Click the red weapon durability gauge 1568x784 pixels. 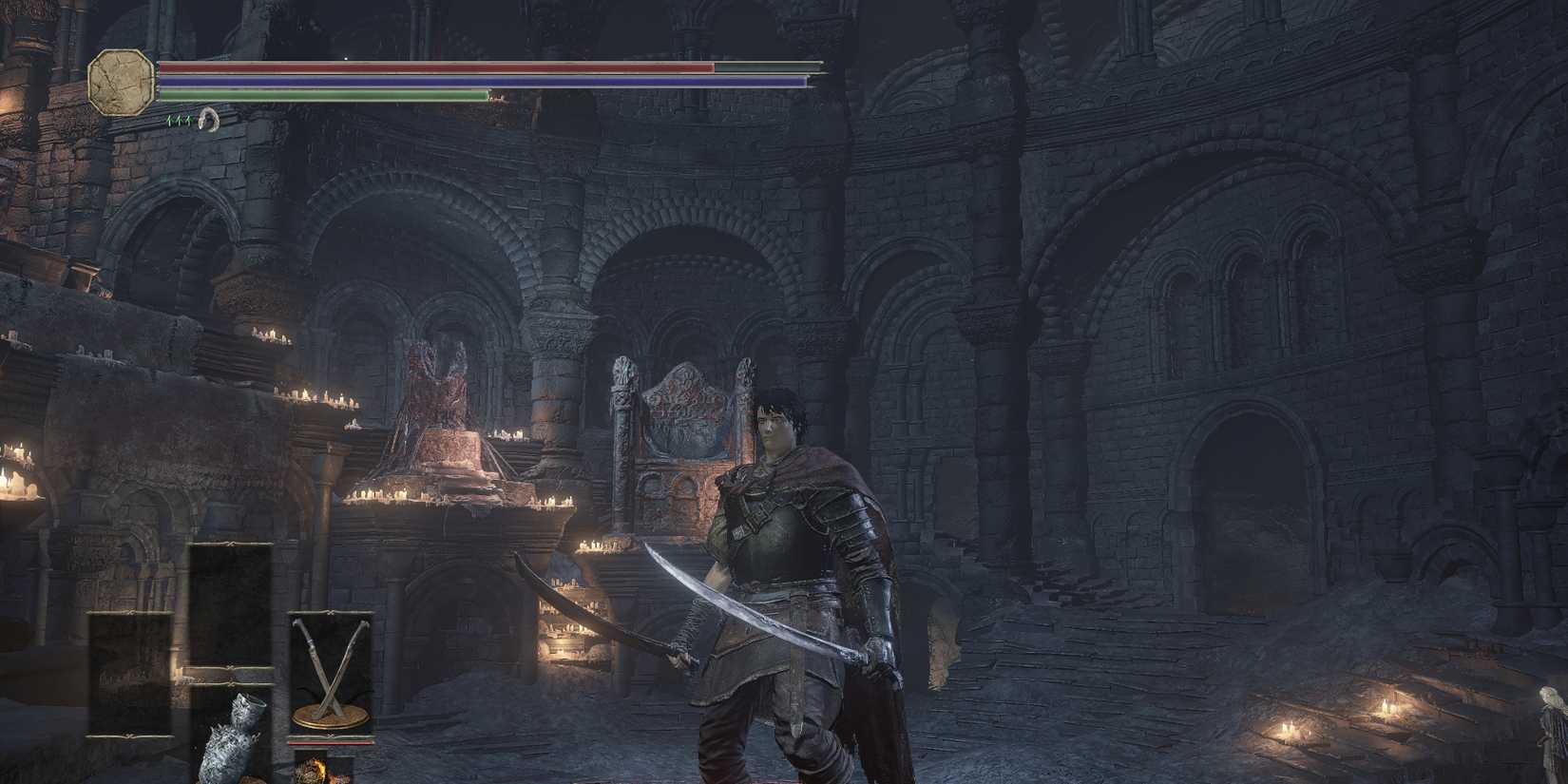tap(331, 741)
